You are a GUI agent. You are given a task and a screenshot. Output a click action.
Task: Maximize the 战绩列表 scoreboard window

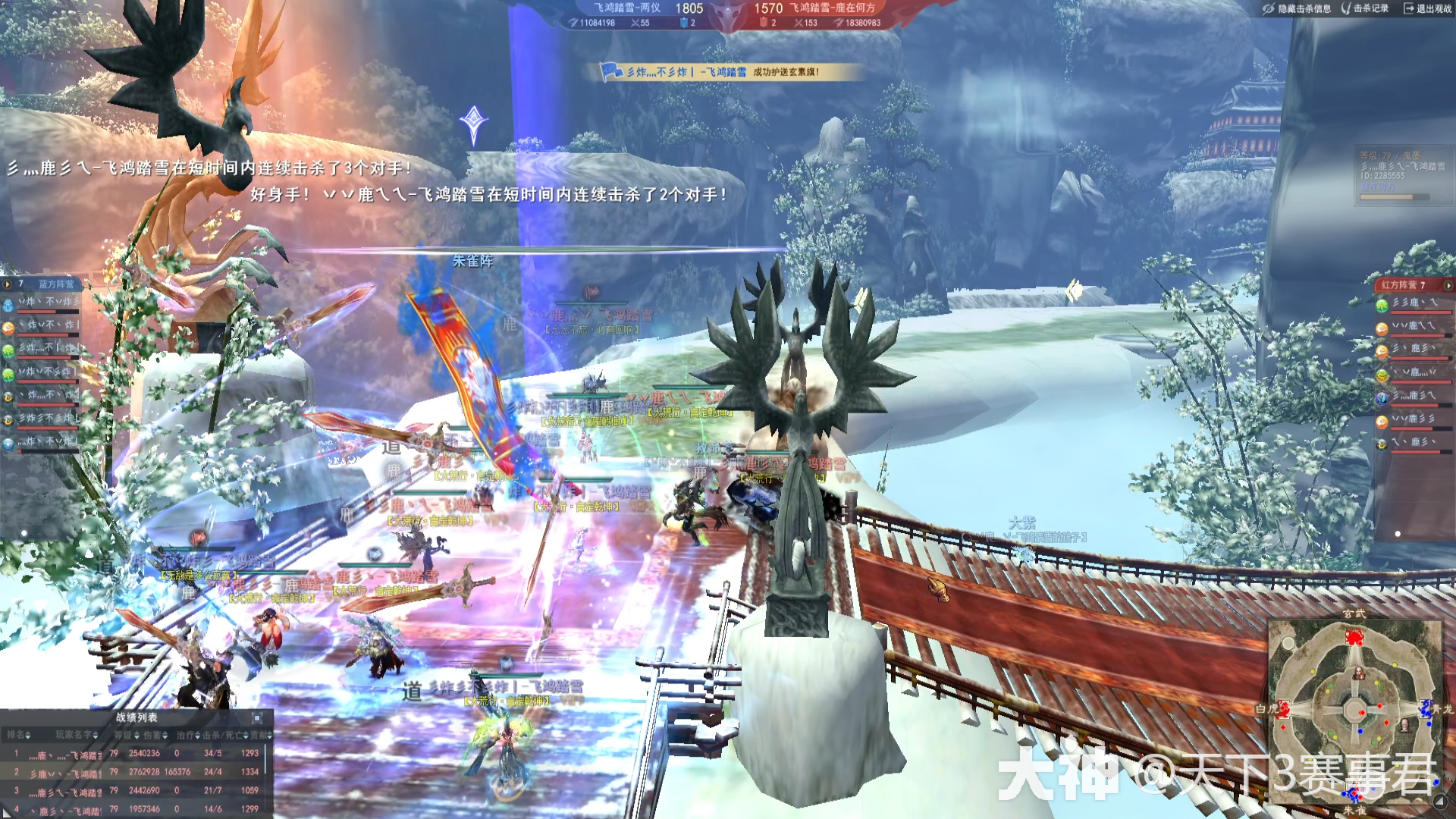coord(257,717)
